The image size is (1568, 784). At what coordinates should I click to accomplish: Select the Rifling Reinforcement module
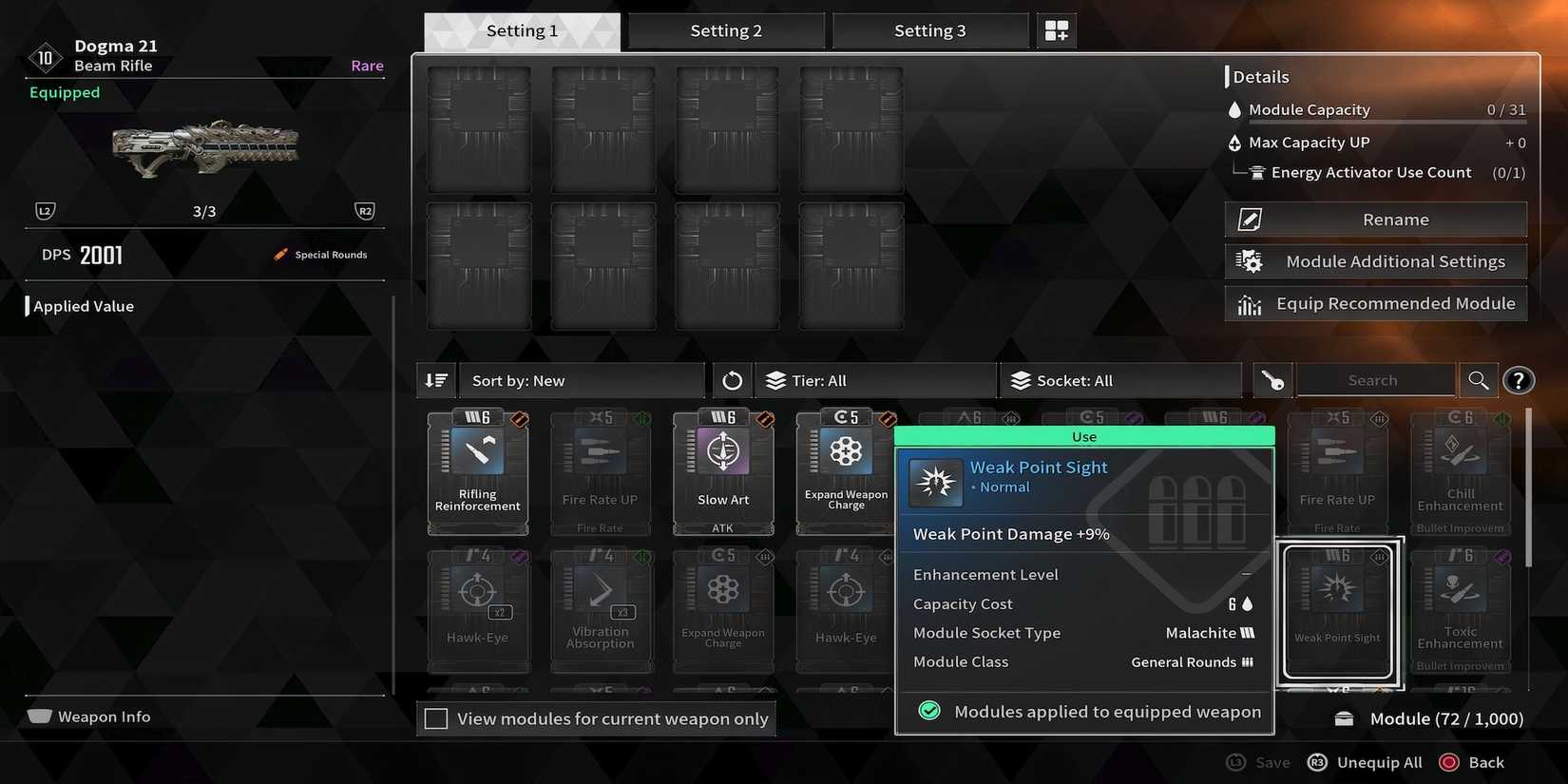[x=478, y=470]
